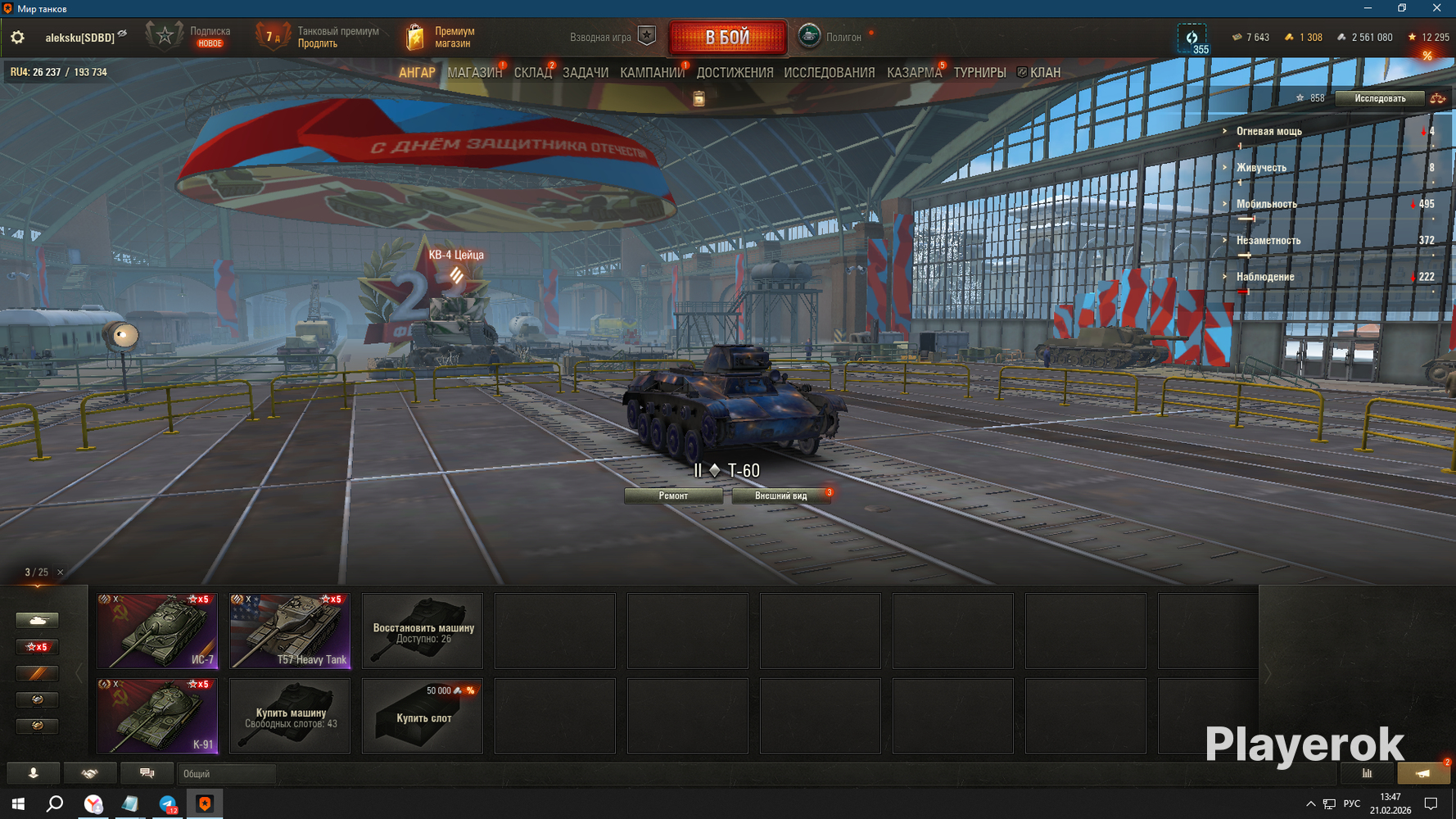
Task: Show the ДОСТИЖЕНИЯ tab
Action: (735, 73)
